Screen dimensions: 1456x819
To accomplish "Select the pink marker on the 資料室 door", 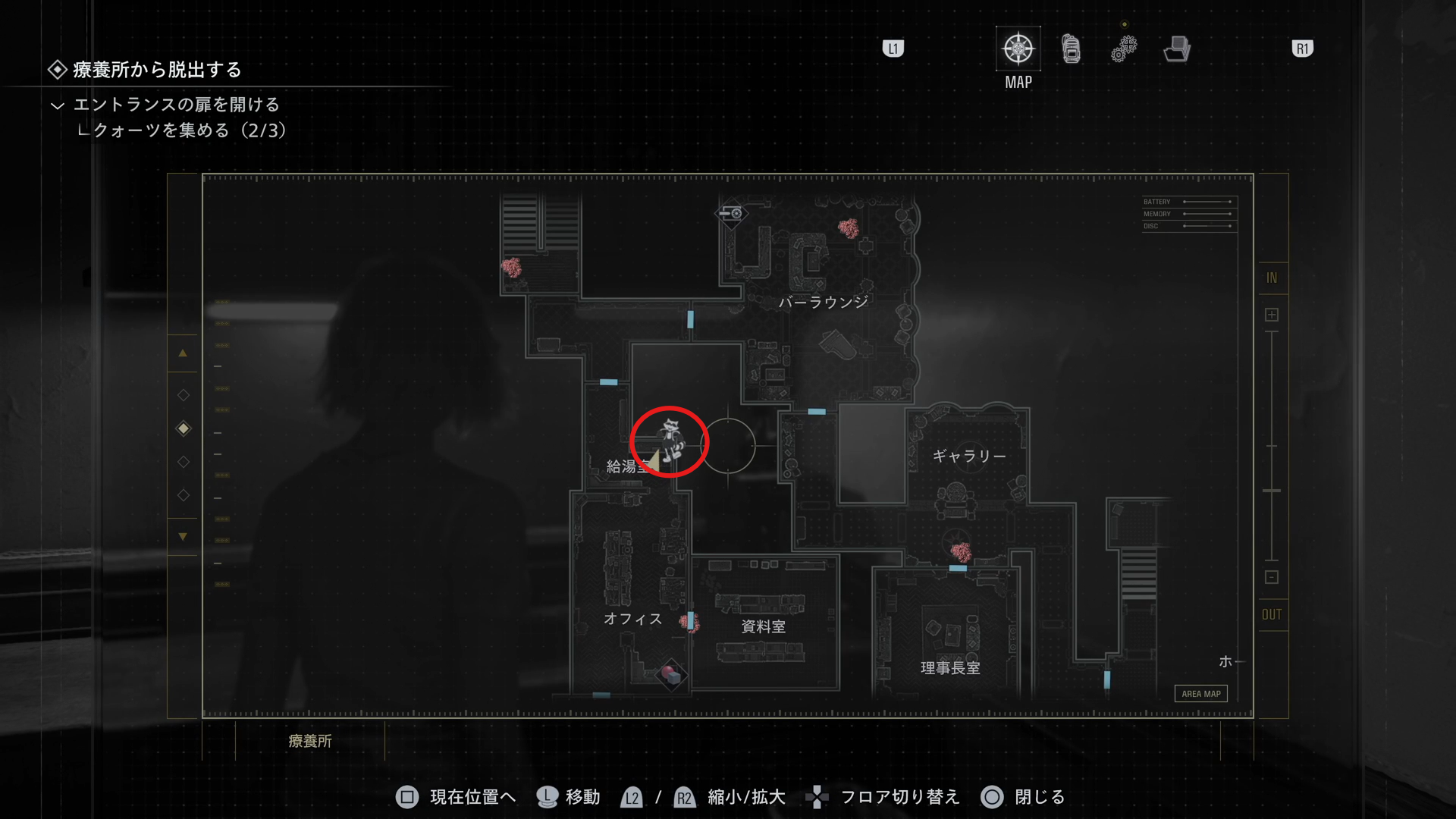I will [x=689, y=623].
